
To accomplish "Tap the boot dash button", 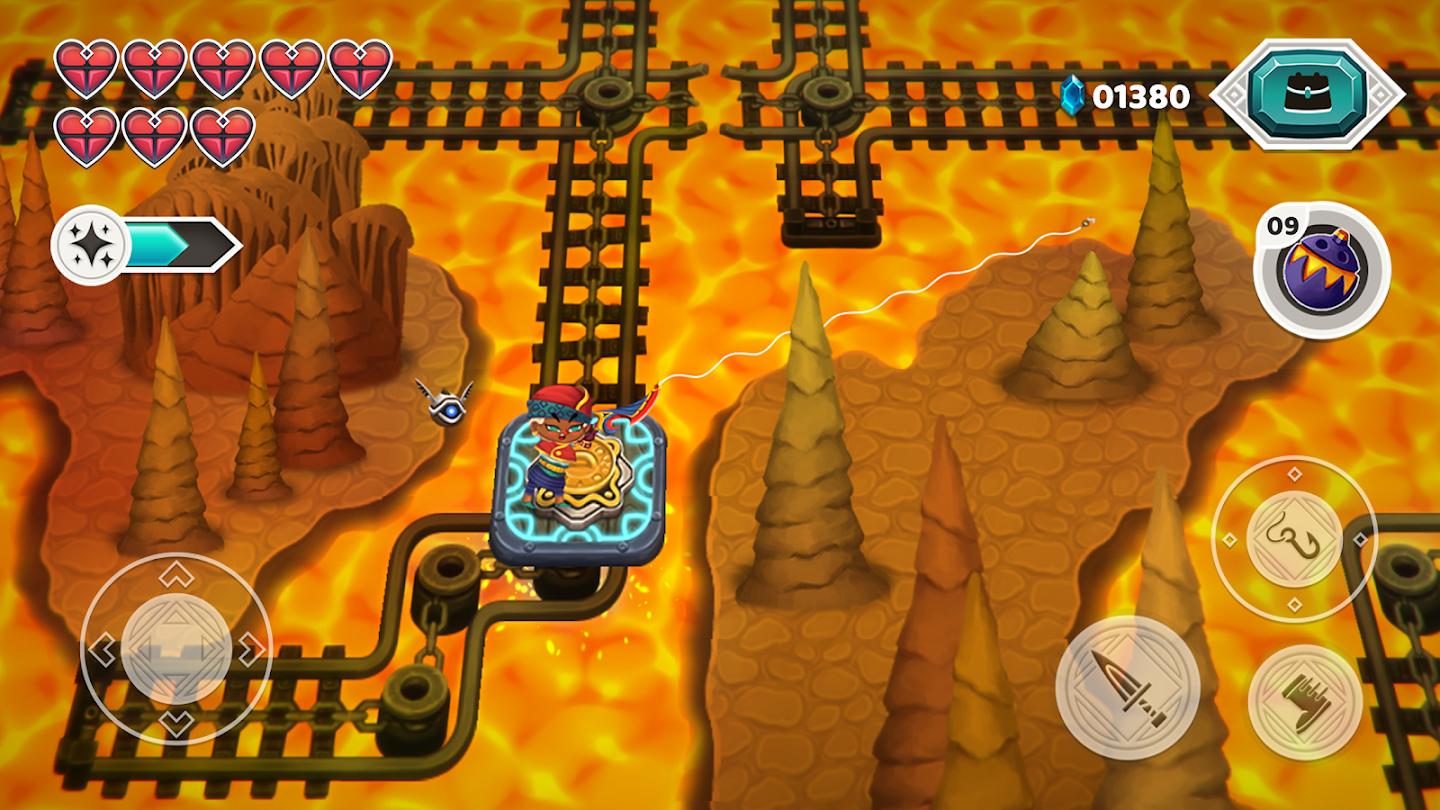I will tap(1304, 702).
